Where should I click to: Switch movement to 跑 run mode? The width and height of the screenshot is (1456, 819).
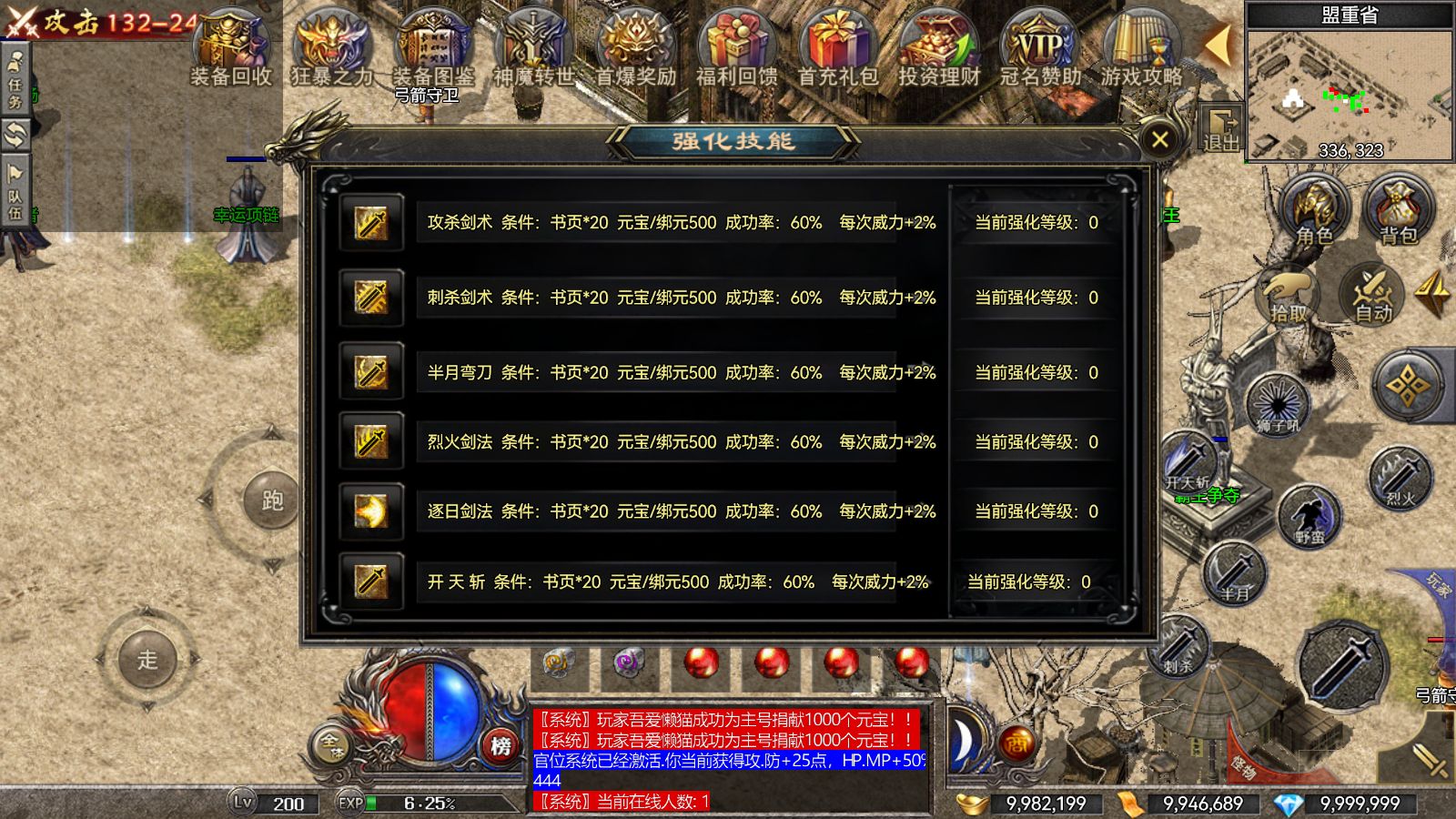271,500
